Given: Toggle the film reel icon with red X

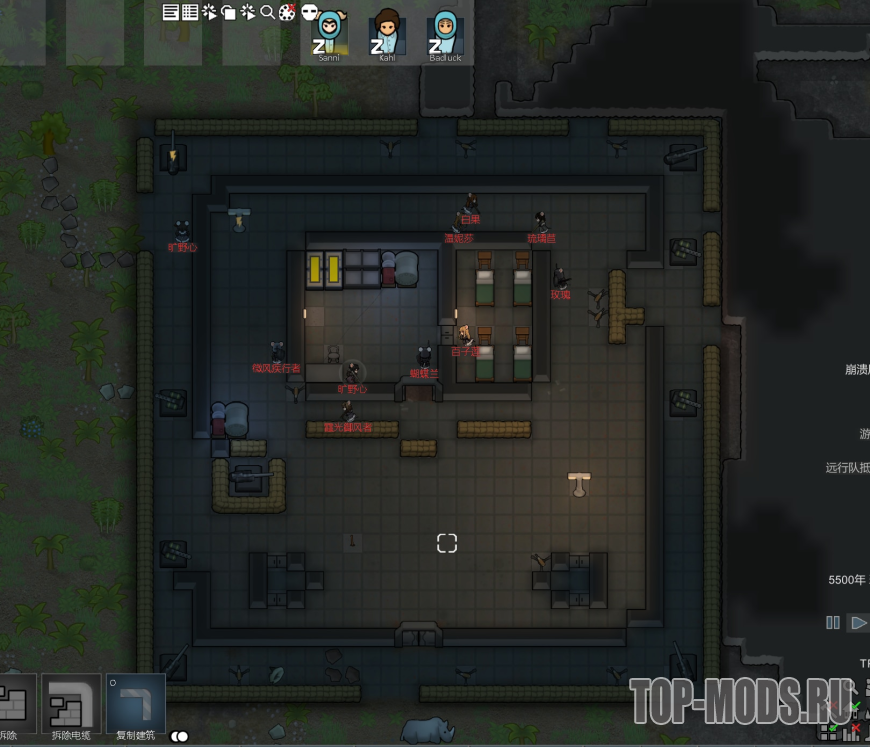Looking at the screenshot, I should point(287,12).
